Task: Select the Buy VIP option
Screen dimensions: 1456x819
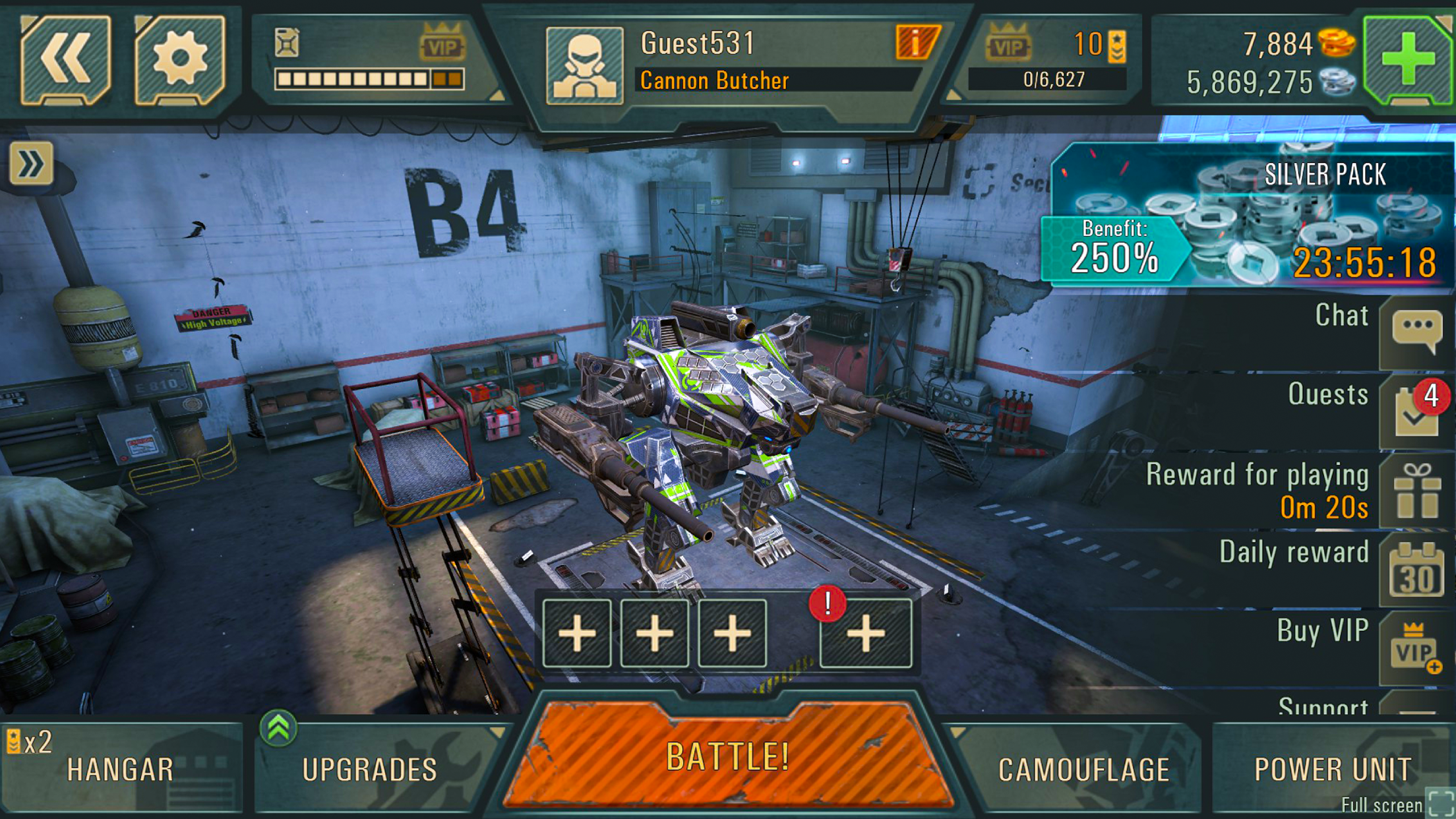Action: pyautogui.click(x=1416, y=648)
